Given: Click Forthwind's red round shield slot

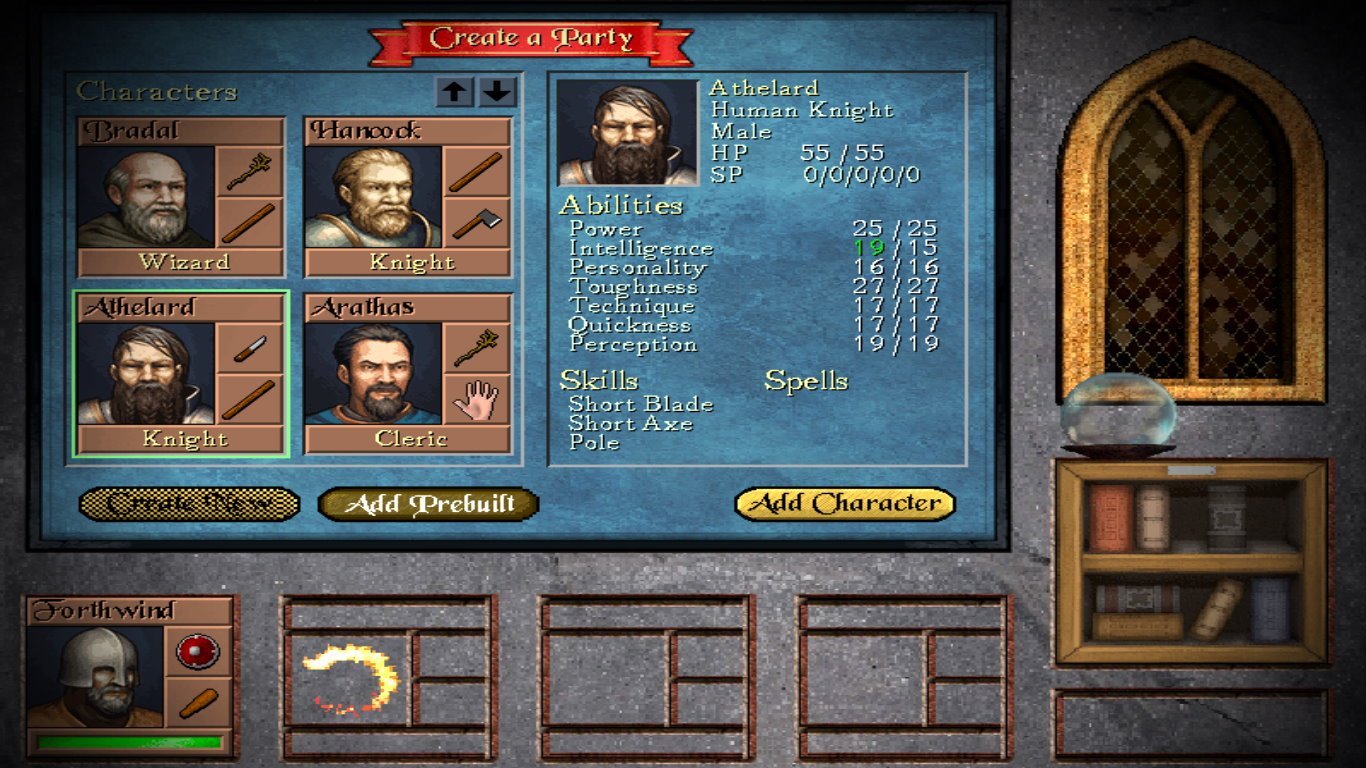Looking at the screenshot, I should tap(198, 652).
